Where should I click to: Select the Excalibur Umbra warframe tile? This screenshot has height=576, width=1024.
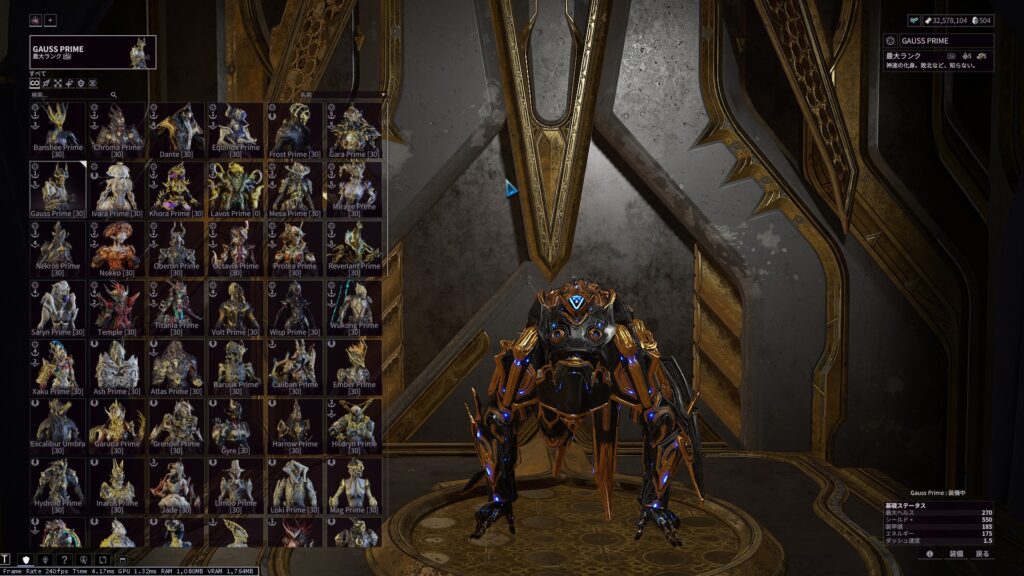[x=56, y=425]
